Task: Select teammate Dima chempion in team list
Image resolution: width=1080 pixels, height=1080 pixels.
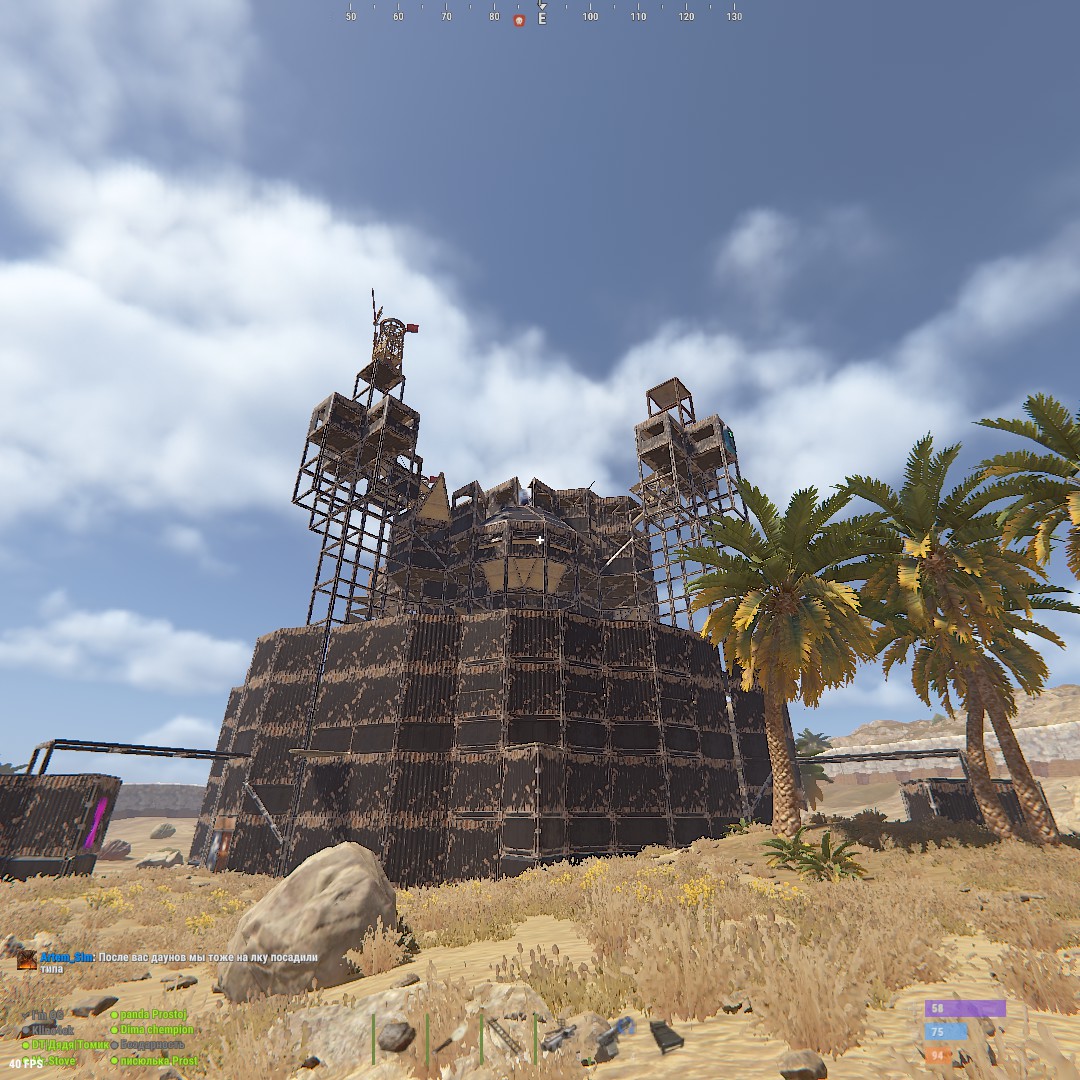Action: pyautogui.click(x=157, y=1029)
